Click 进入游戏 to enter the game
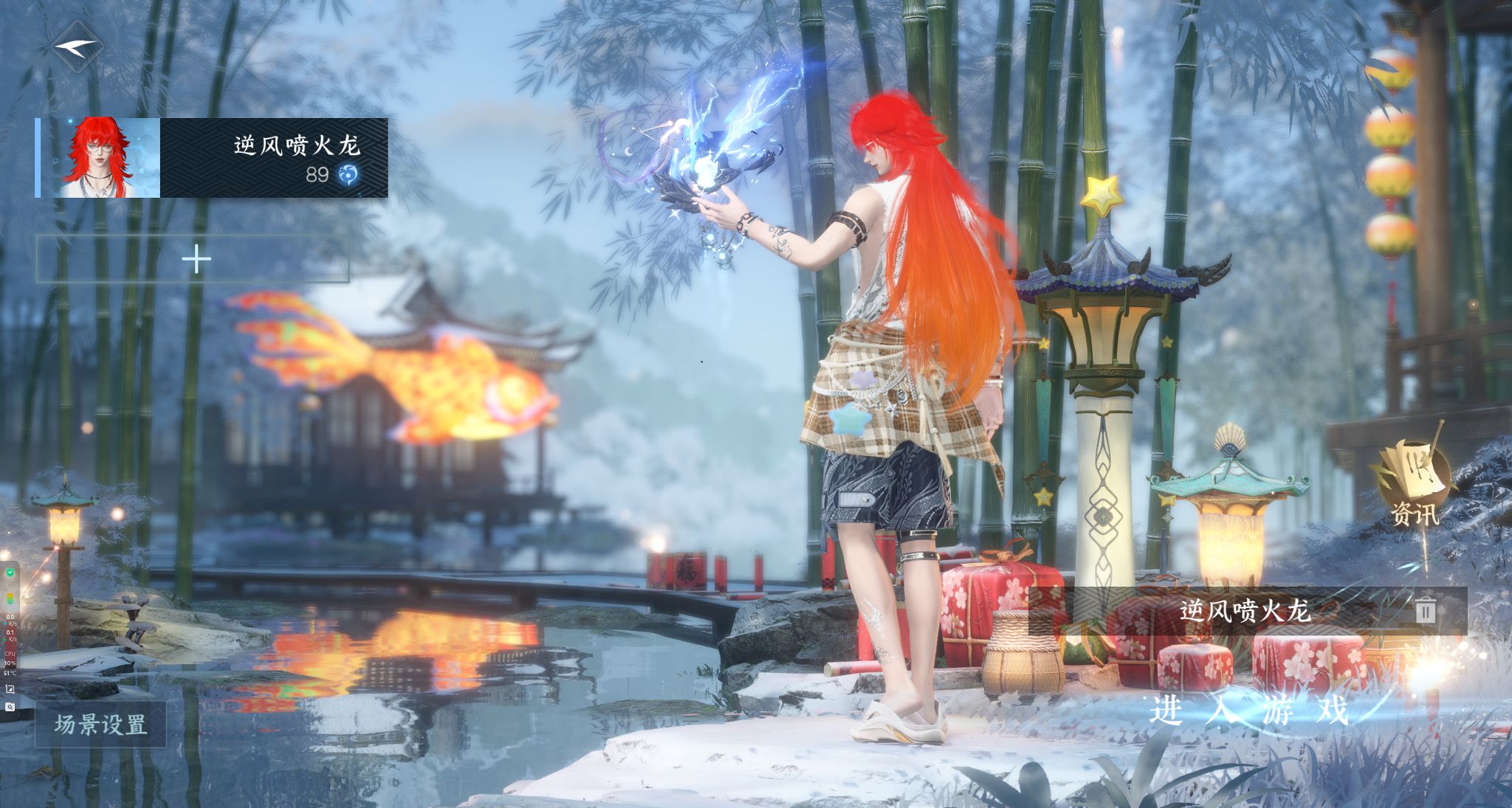Screen dimensions: 1512x808 [x=1248, y=710]
